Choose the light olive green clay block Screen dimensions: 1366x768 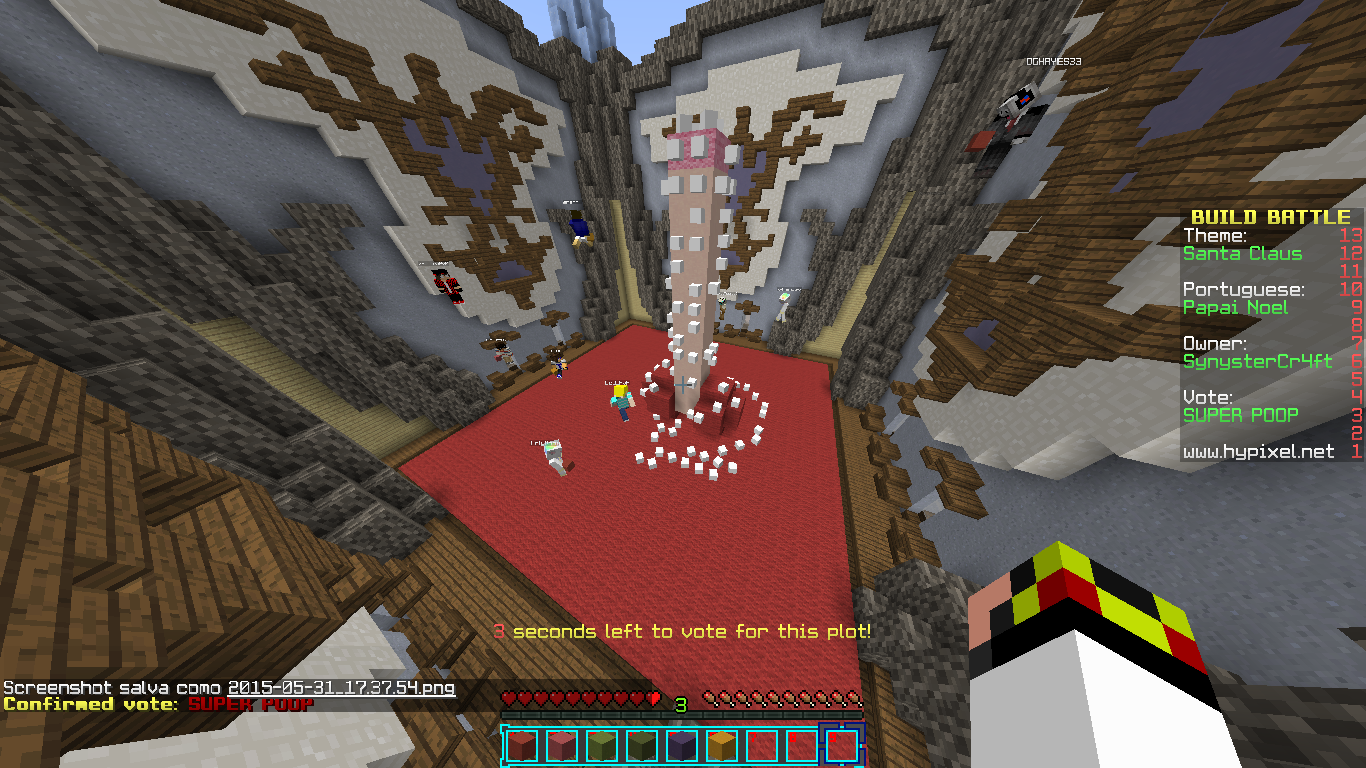tap(601, 746)
